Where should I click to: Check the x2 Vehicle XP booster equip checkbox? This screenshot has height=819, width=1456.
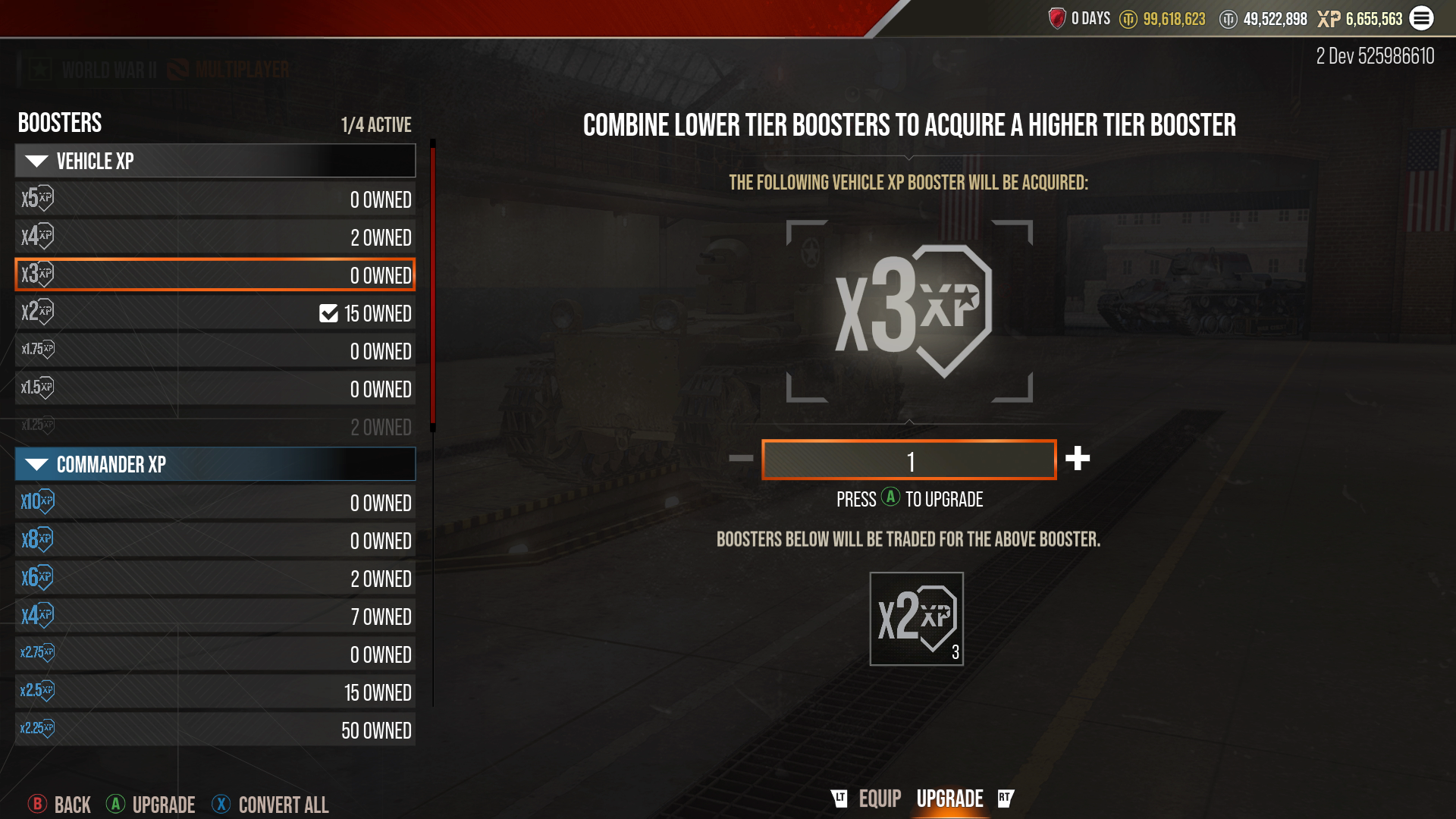327,313
